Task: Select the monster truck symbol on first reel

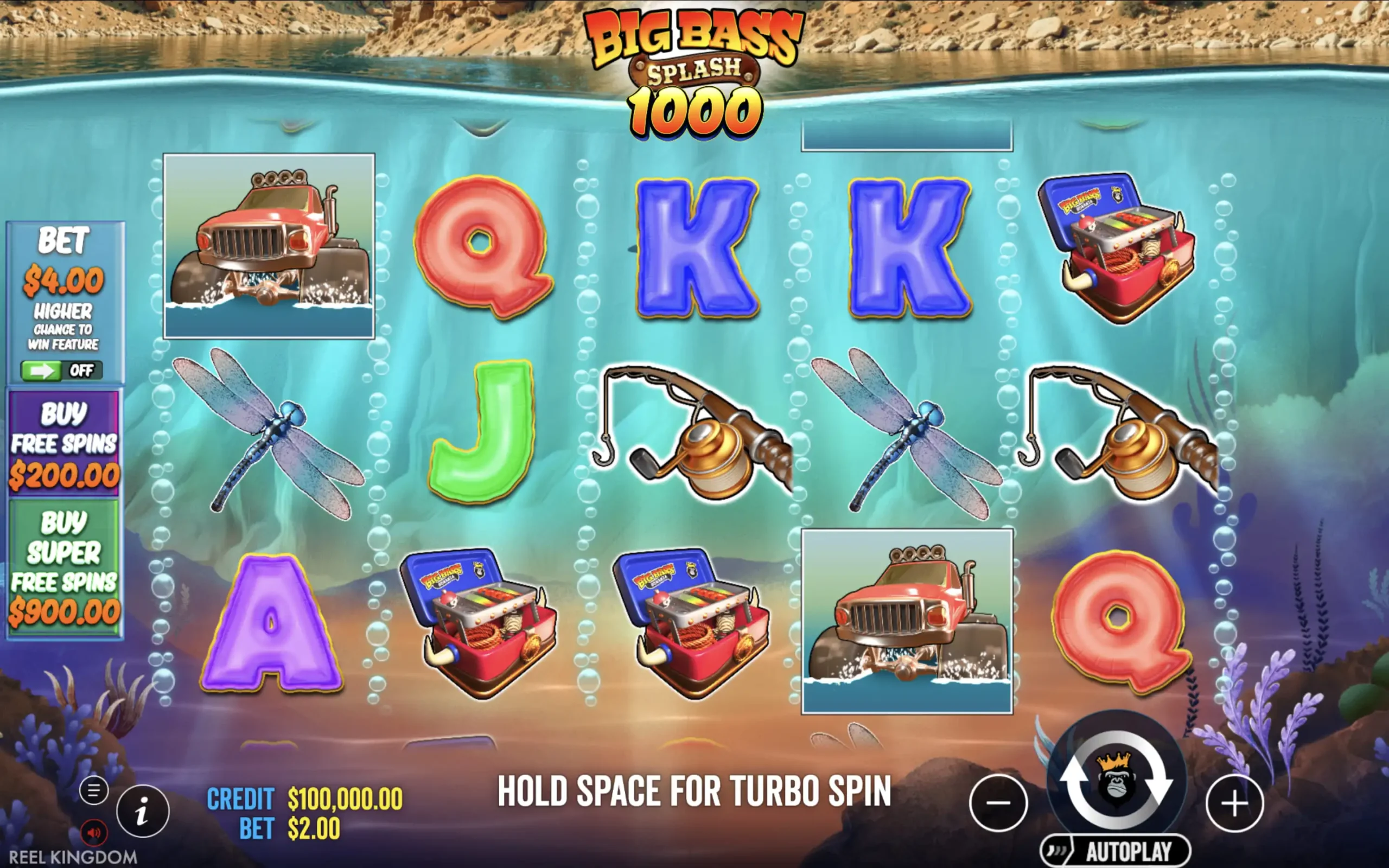Action: tap(269, 247)
